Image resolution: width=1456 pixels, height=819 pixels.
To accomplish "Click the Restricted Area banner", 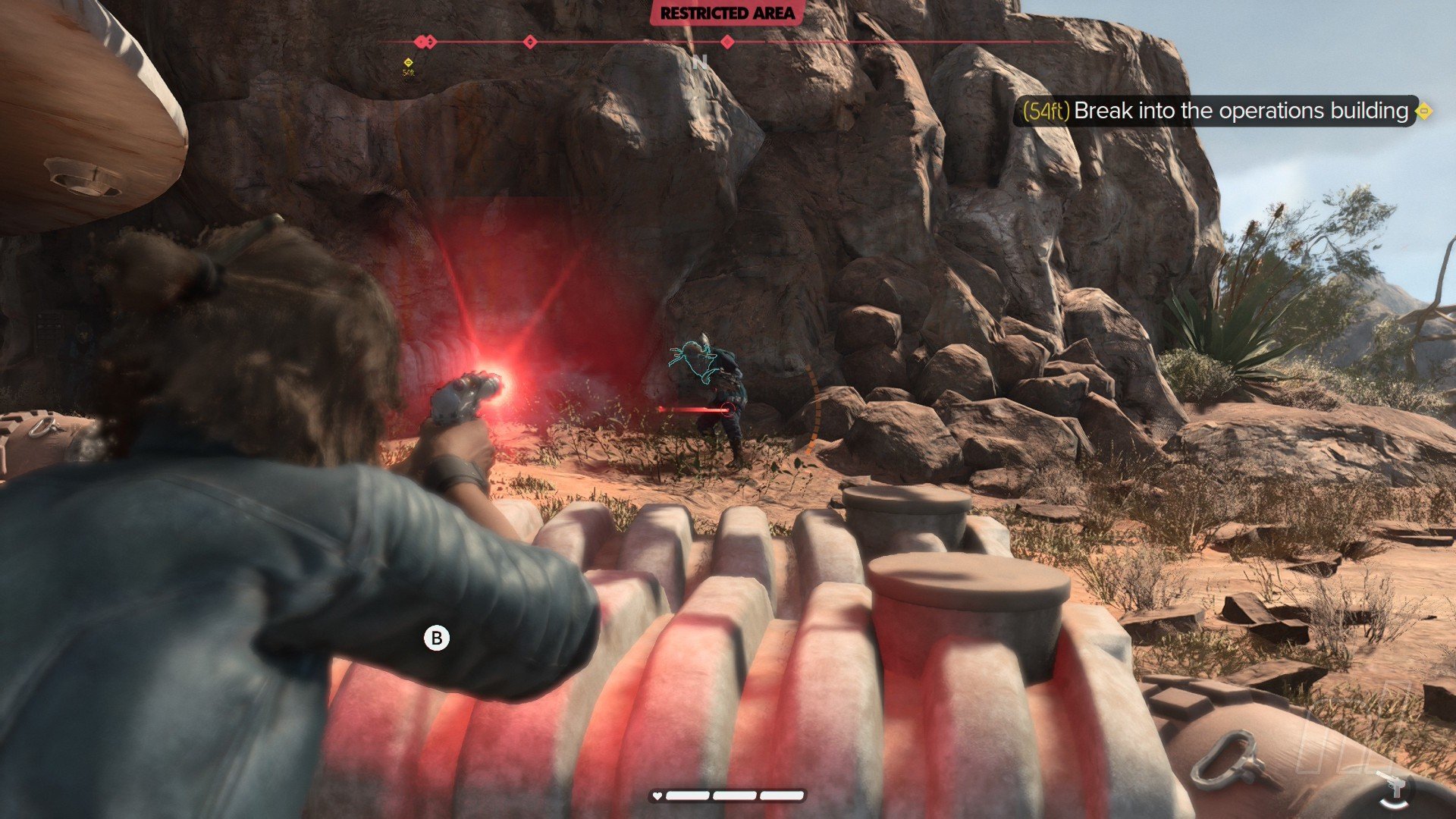I will [x=726, y=14].
